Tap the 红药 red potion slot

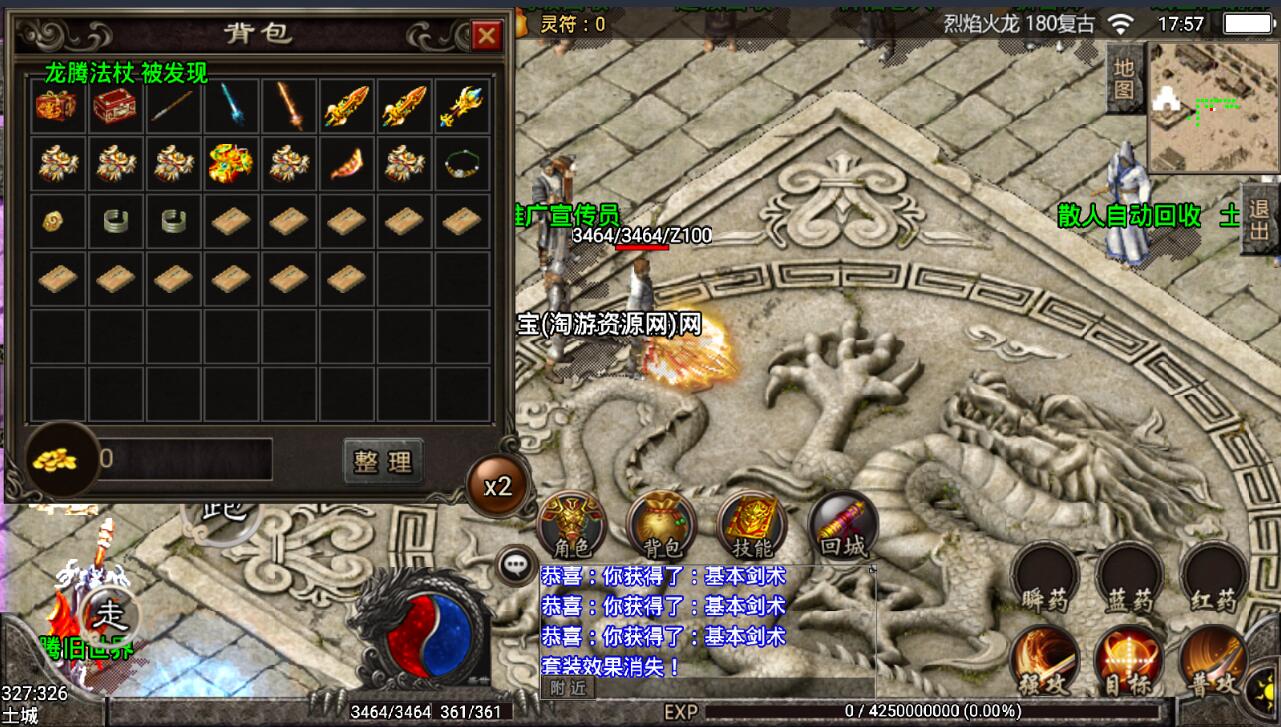coord(1214,577)
